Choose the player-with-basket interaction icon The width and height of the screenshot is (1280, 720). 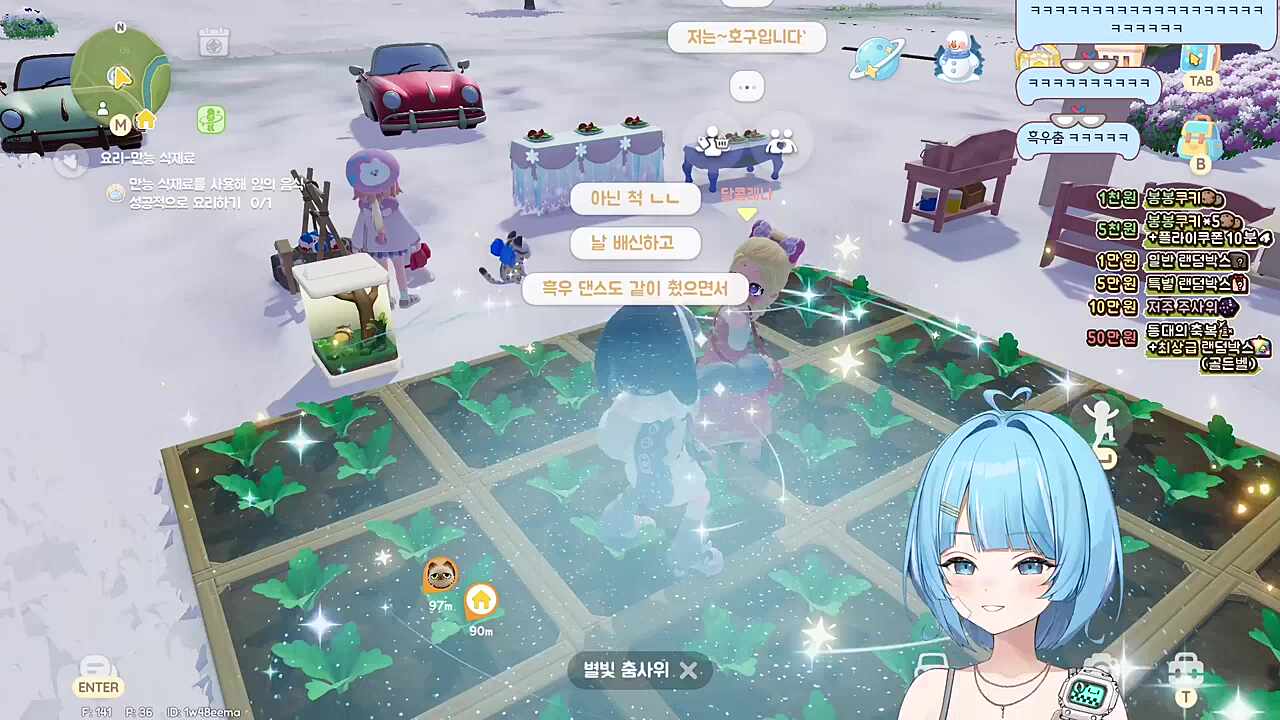click(711, 141)
